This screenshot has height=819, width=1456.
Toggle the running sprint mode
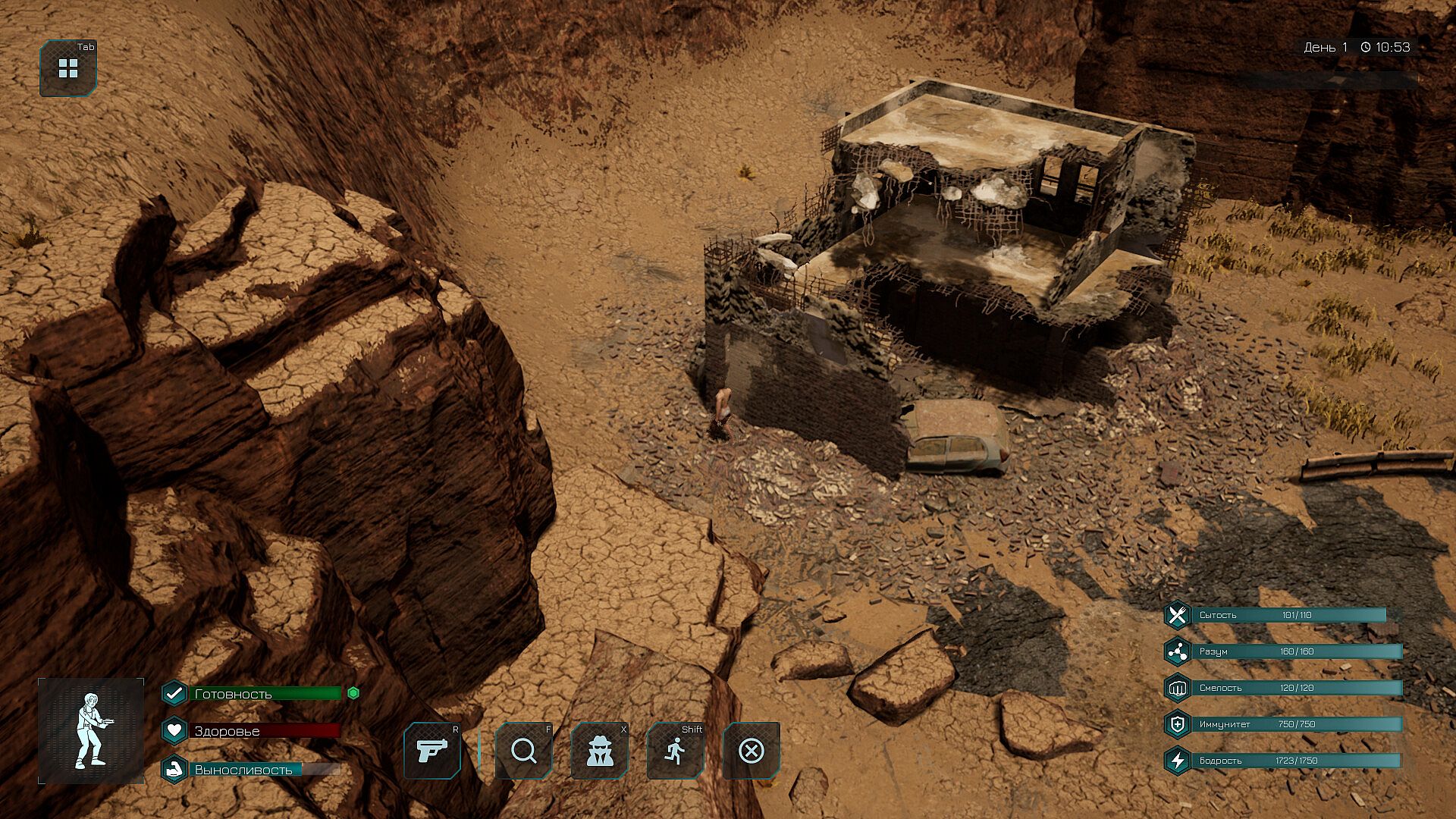(675, 751)
